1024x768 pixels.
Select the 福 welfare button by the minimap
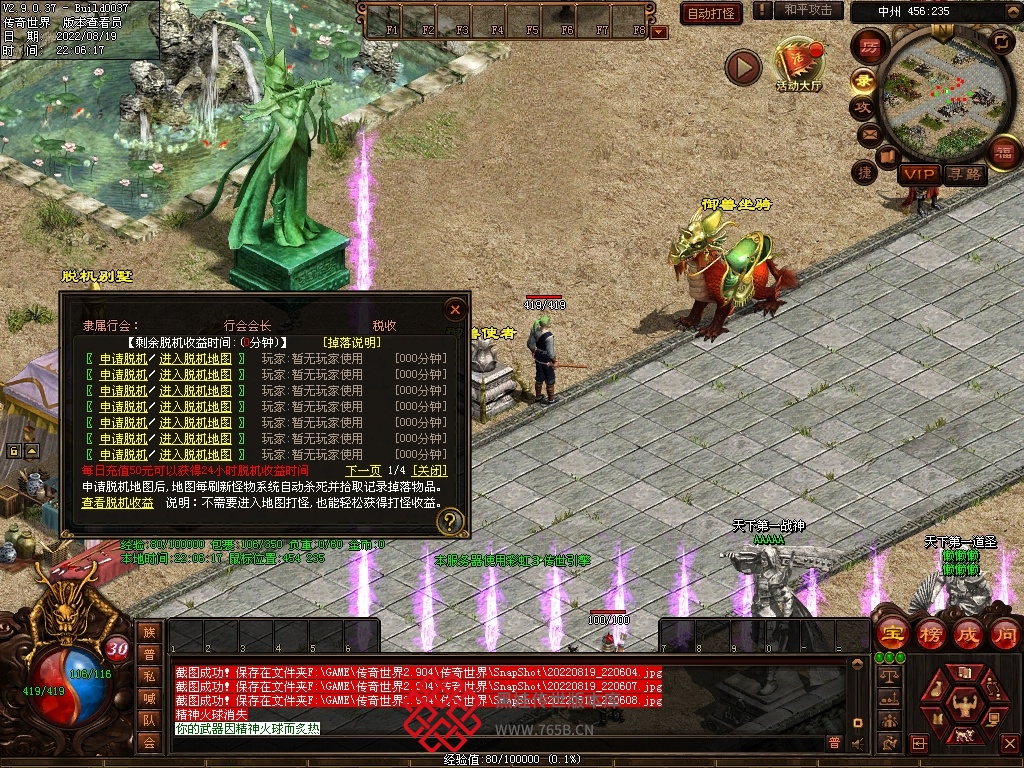1001,152
